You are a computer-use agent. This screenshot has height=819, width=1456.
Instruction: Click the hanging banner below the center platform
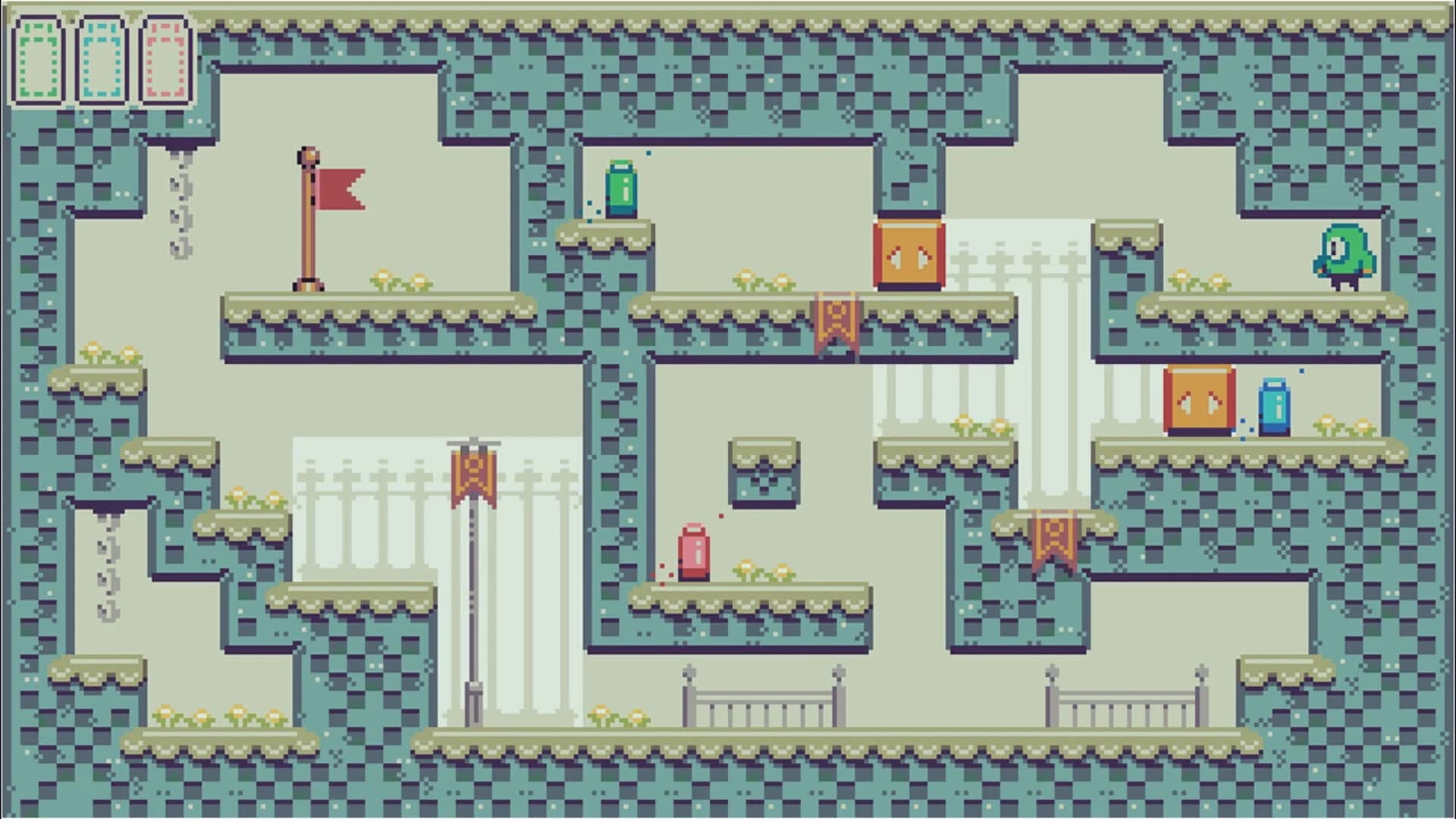(x=834, y=318)
